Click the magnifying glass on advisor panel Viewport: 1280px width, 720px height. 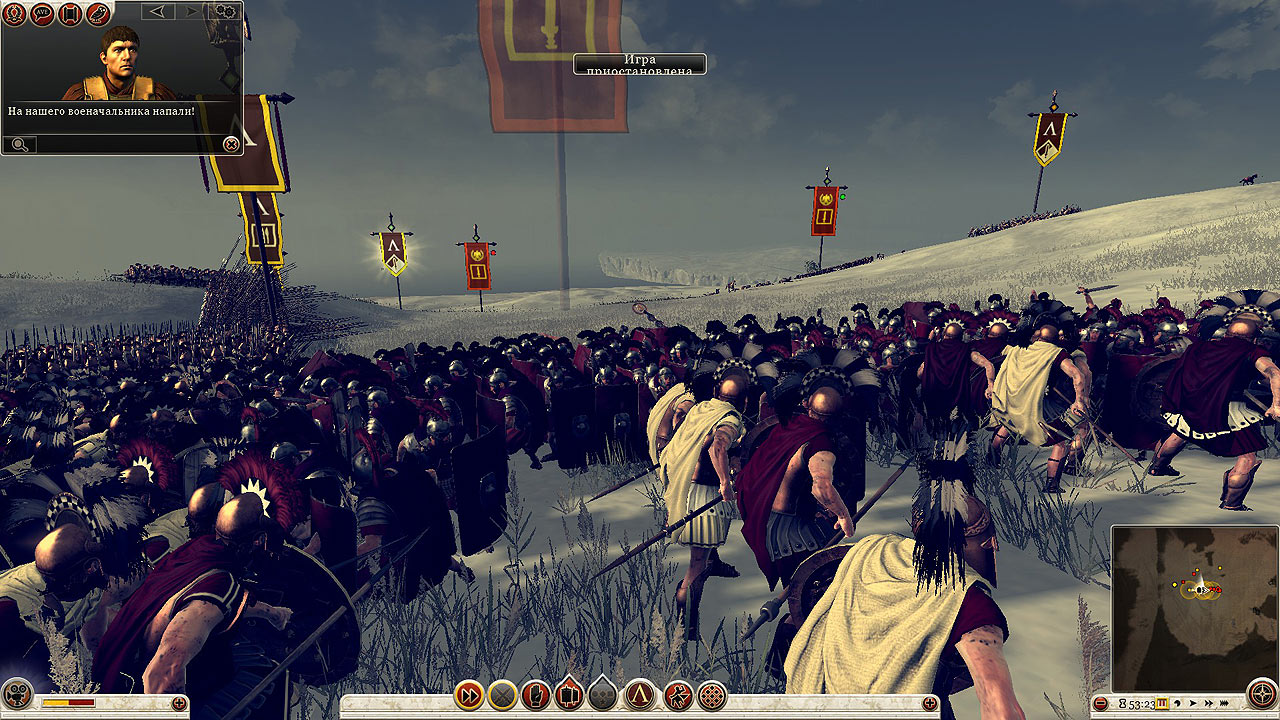pyautogui.click(x=19, y=145)
